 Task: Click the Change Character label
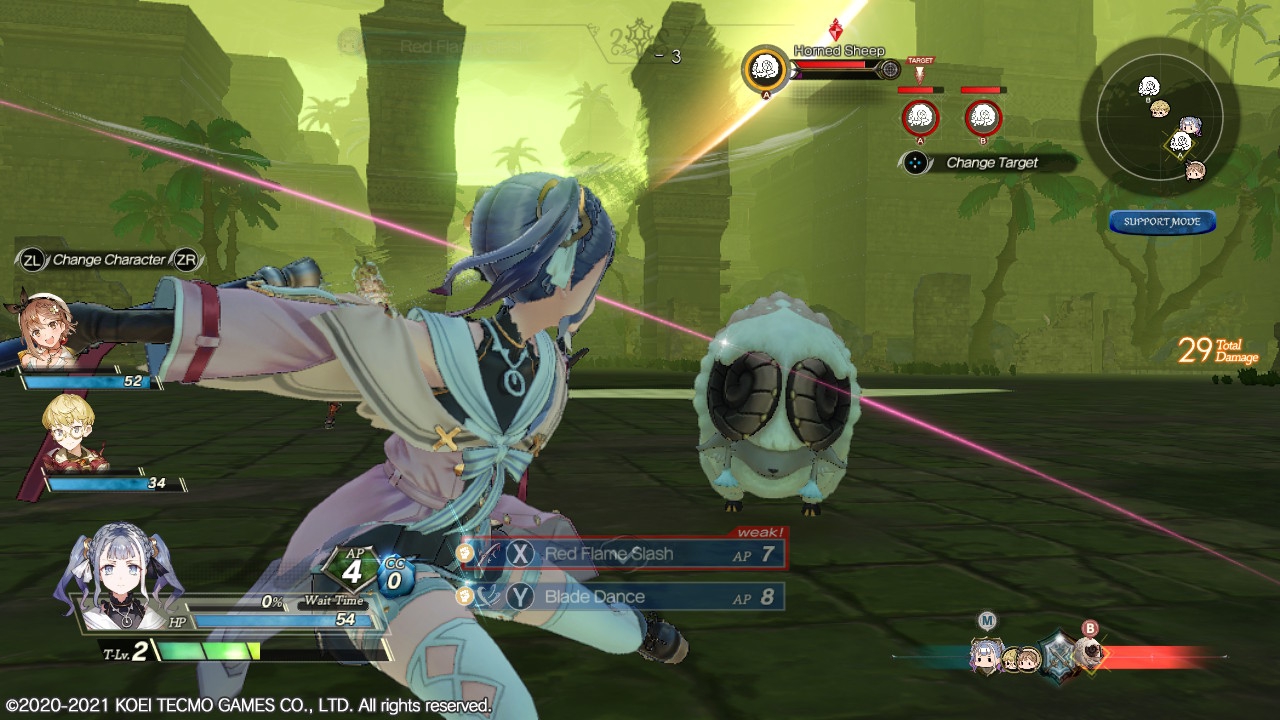[x=109, y=260]
